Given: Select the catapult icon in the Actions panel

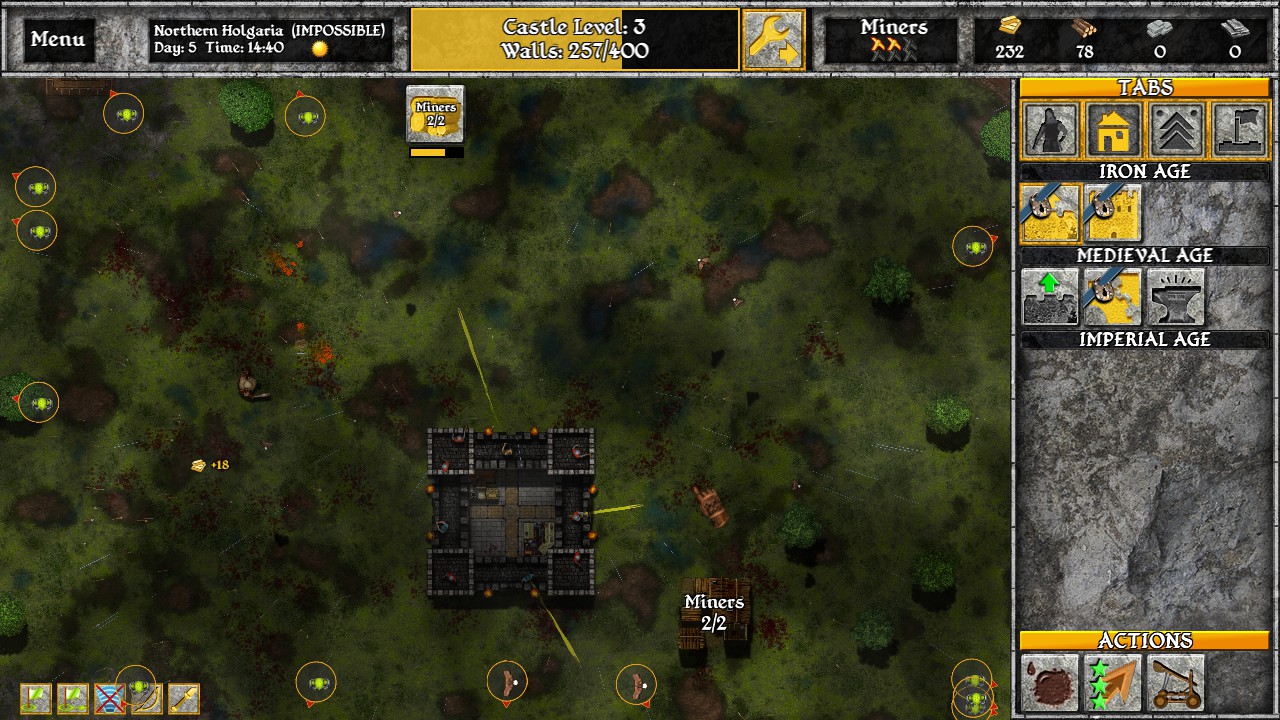Looking at the screenshot, I should (1177, 684).
